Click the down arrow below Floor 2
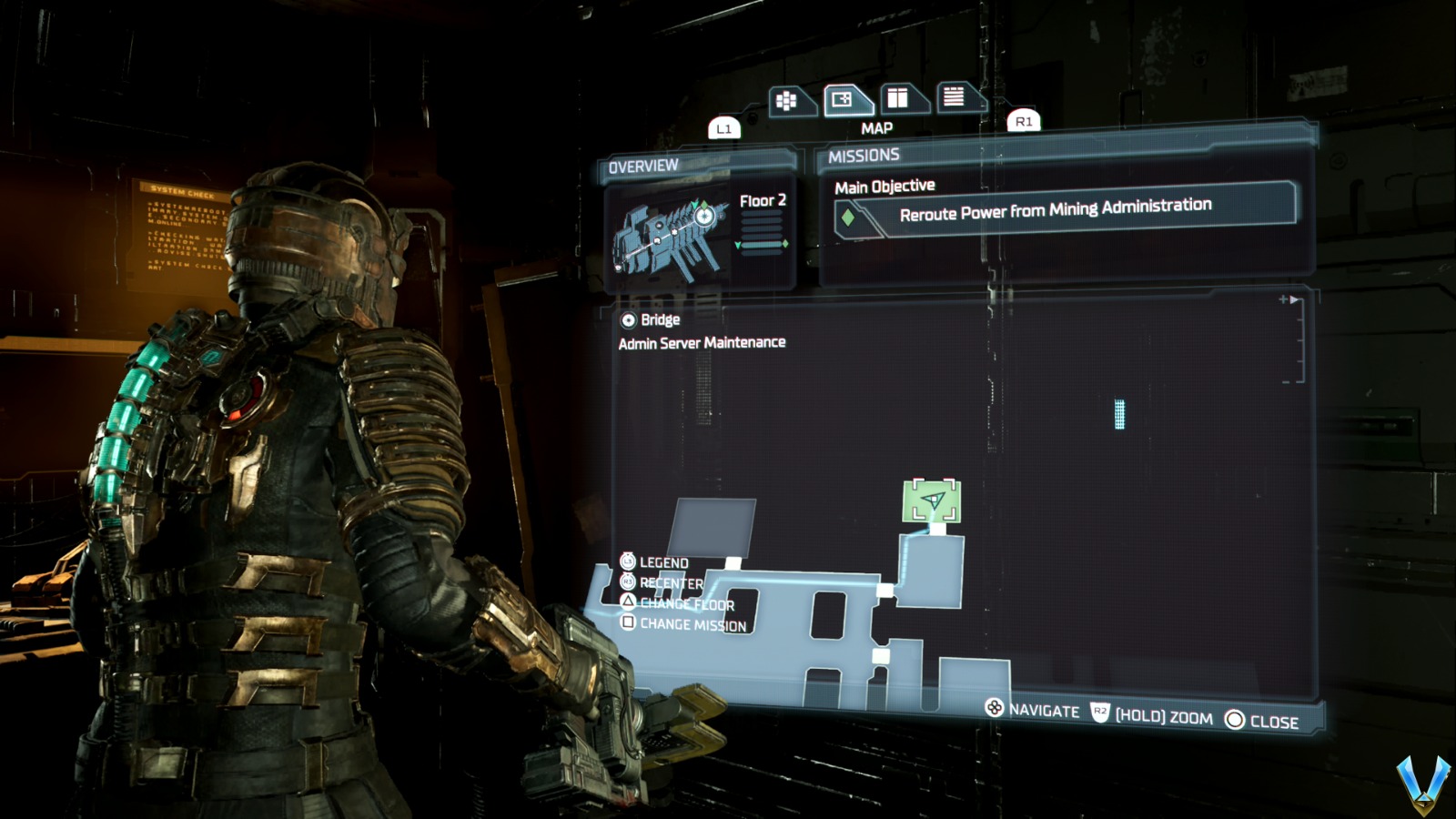 point(738,245)
